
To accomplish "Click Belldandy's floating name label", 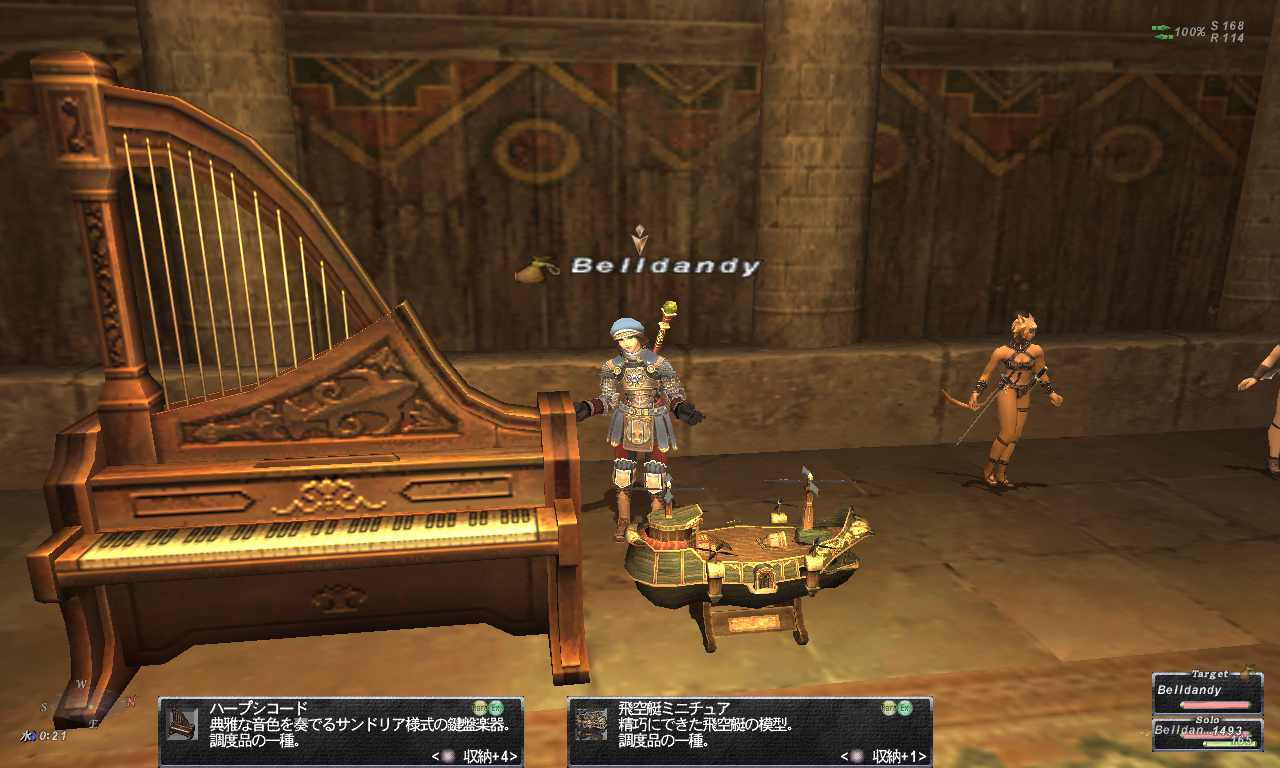I will point(665,267).
